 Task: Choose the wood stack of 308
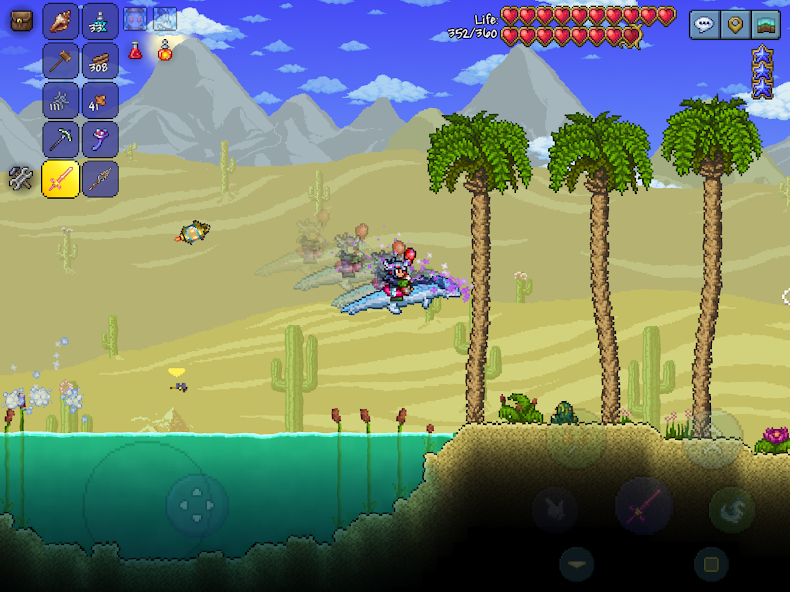click(100, 60)
